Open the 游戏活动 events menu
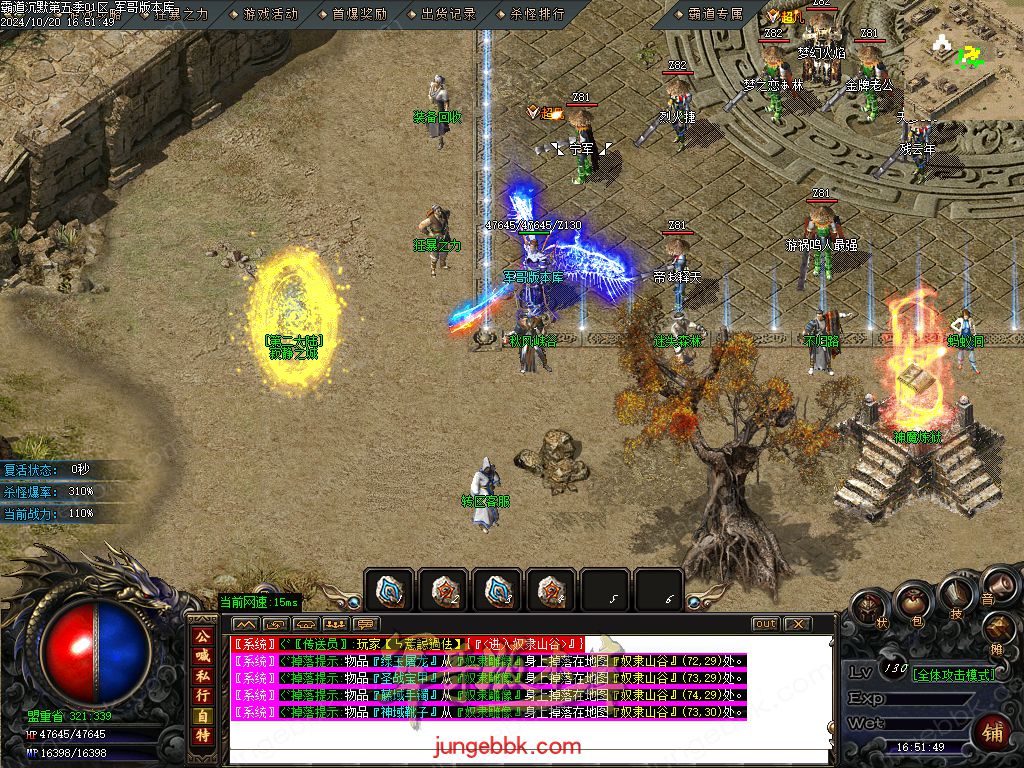 (x=269, y=14)
